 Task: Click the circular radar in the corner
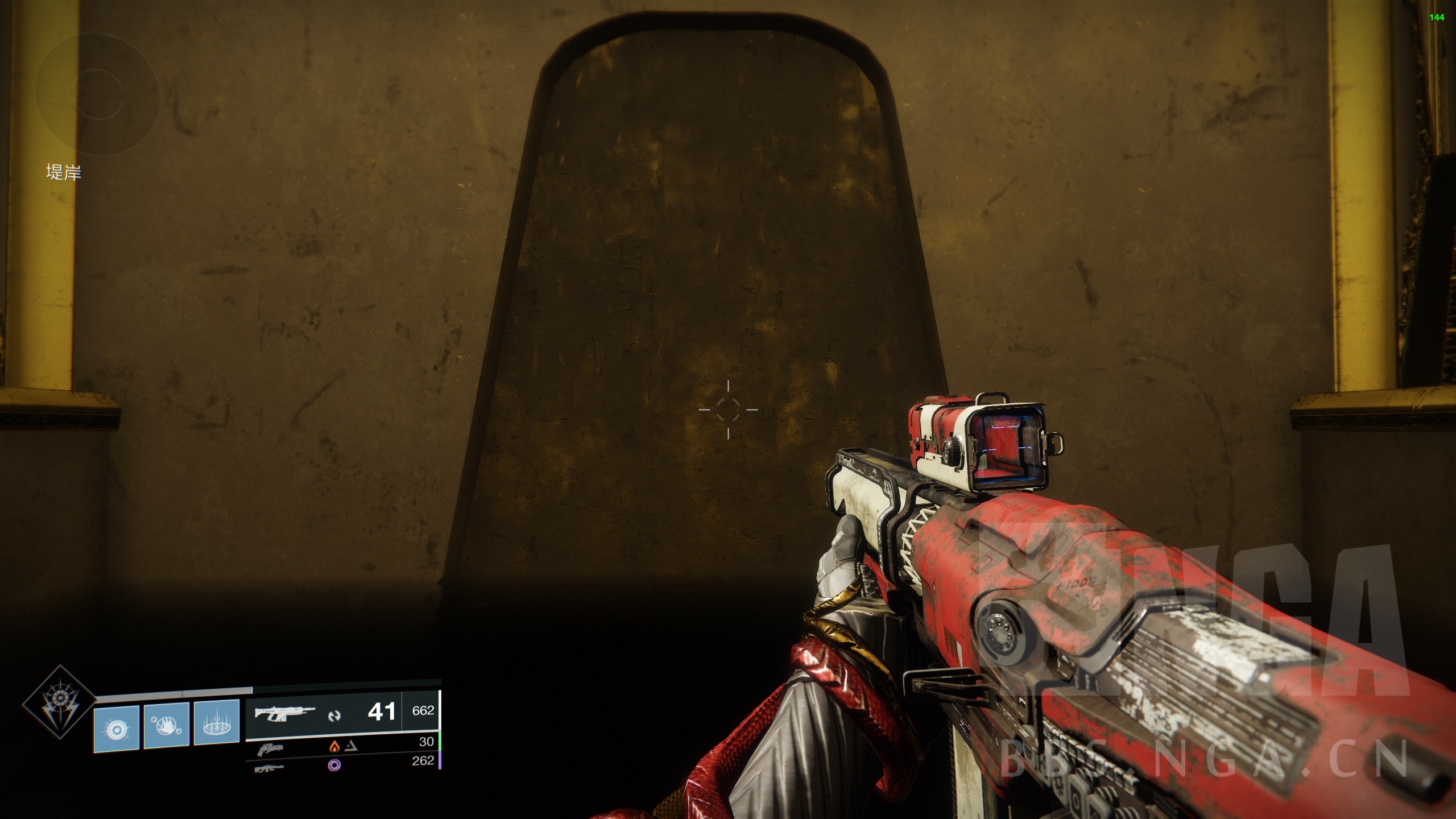98,94
